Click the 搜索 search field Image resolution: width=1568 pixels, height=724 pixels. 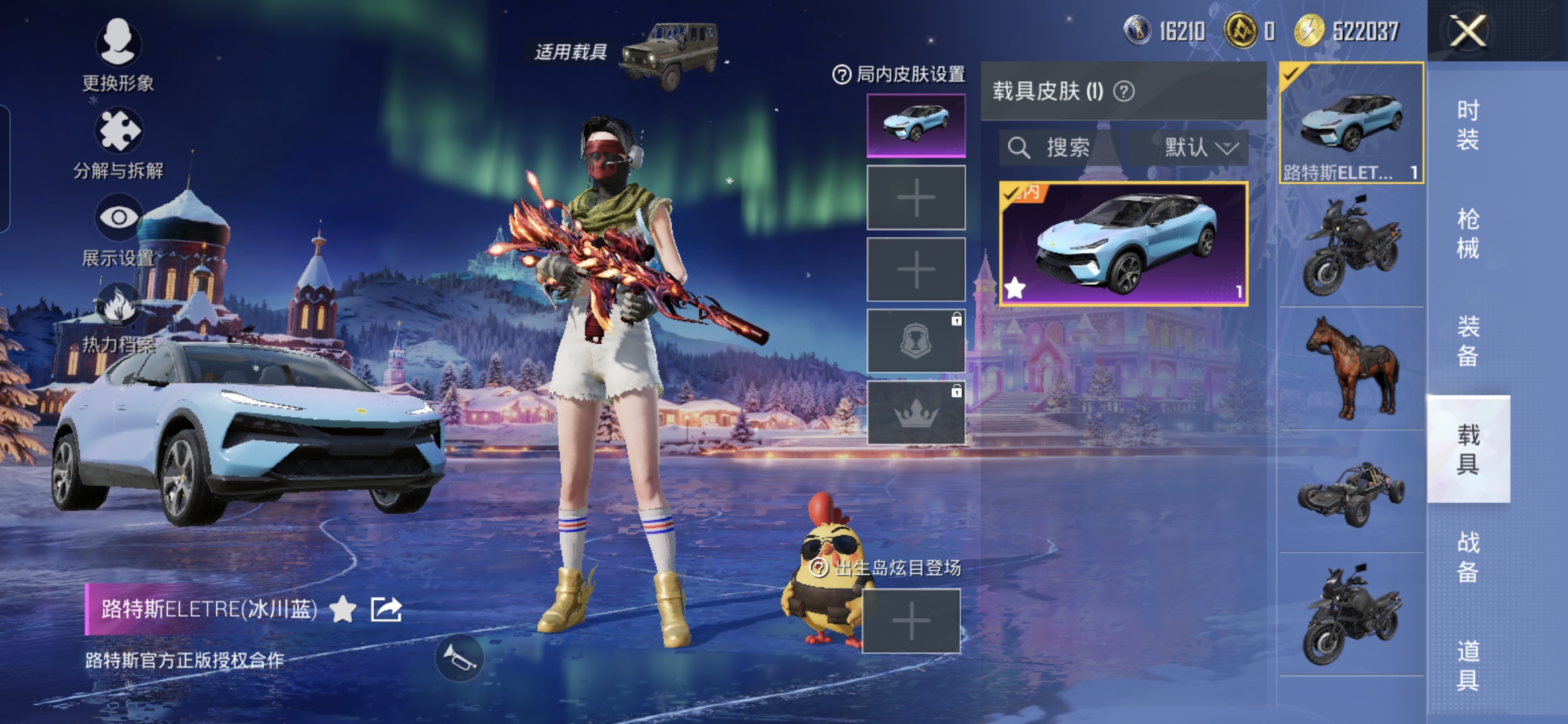1057,147
